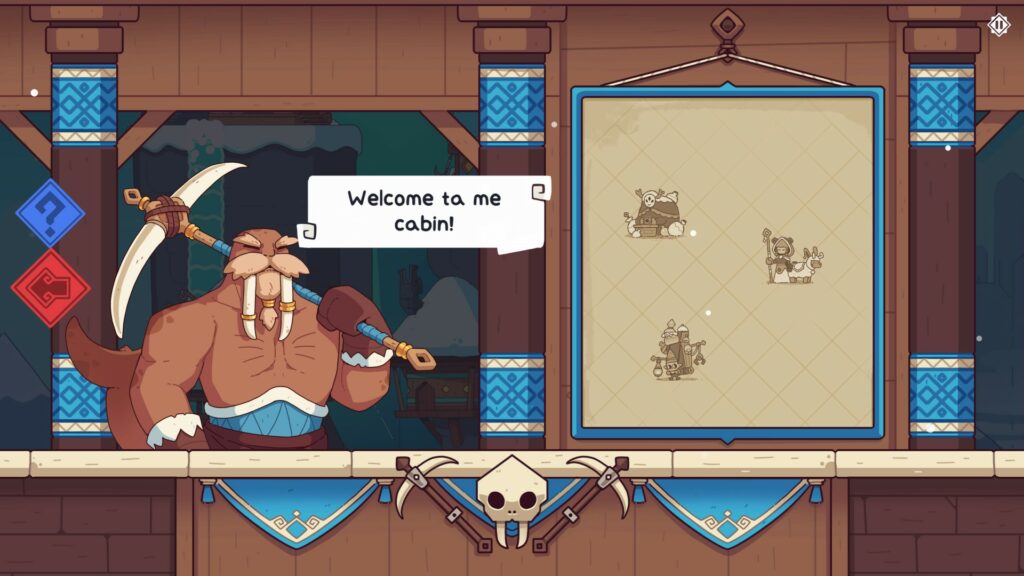Screen dimensions: 1024x576
Task: Open the blue question mark help button
Action: (x=50, y=213)
